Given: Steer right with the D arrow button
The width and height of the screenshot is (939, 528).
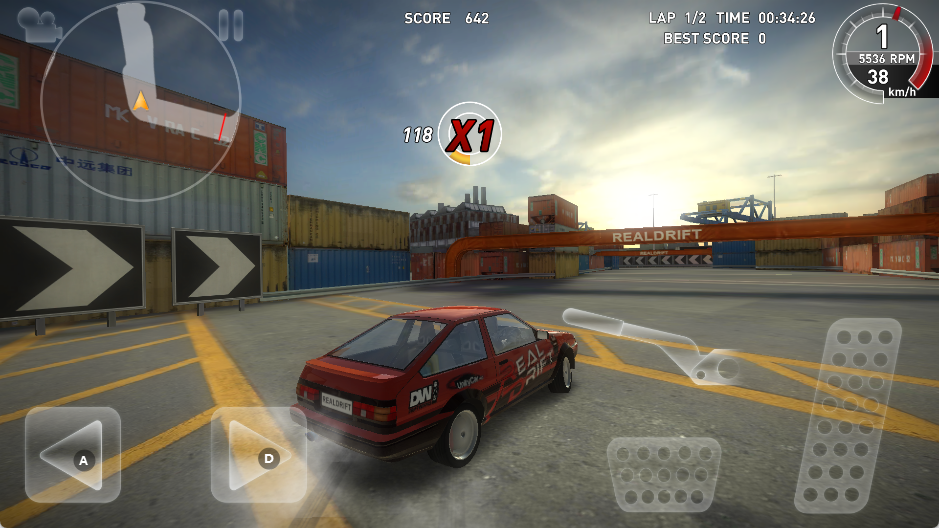Looking at the screenshot, I should point(259,455).
